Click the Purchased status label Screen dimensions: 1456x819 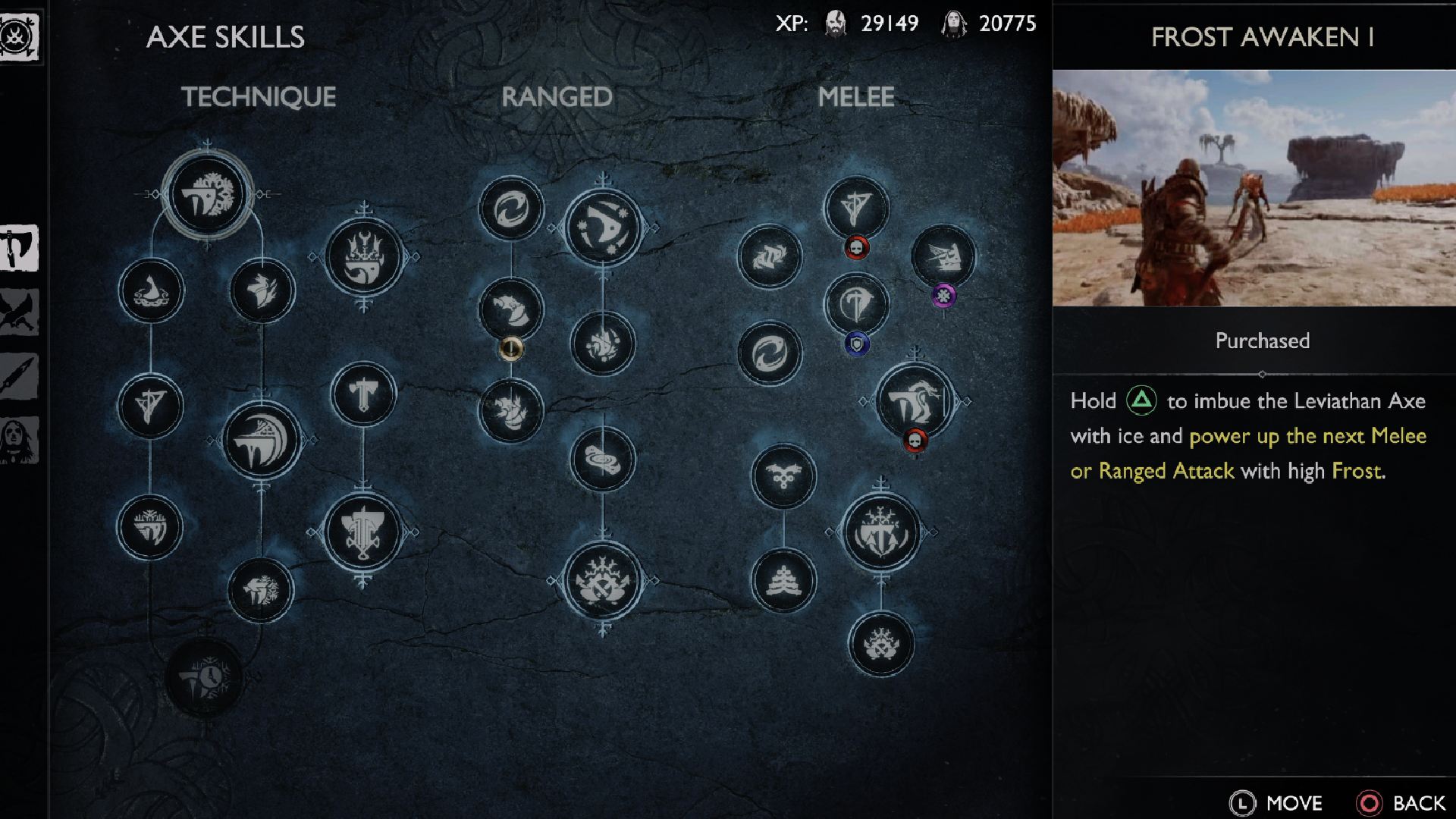(1261, 341)
